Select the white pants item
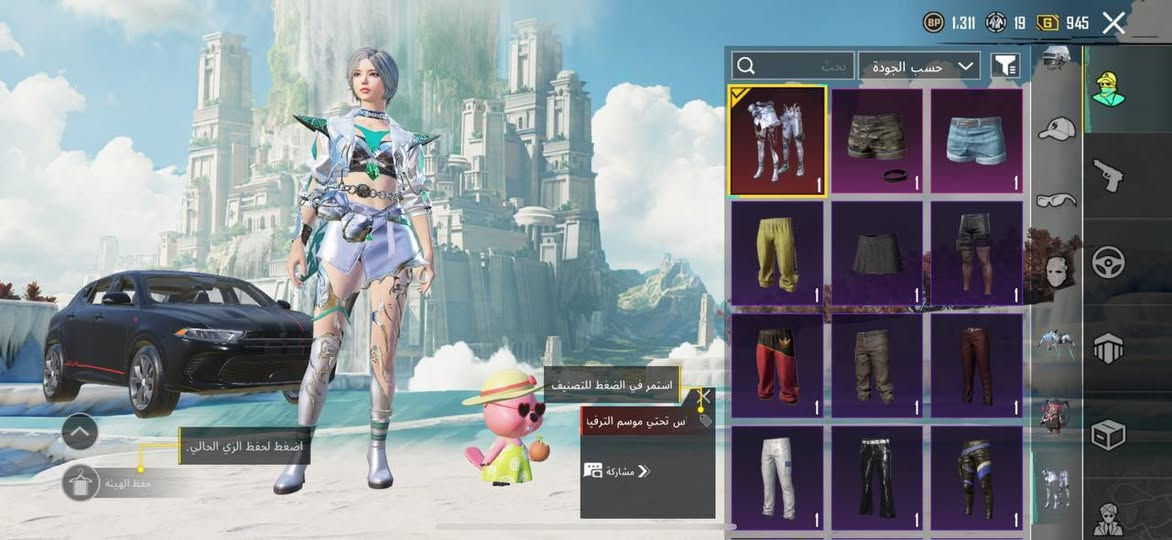This screenshot has width=1172, height=540. 777,476
